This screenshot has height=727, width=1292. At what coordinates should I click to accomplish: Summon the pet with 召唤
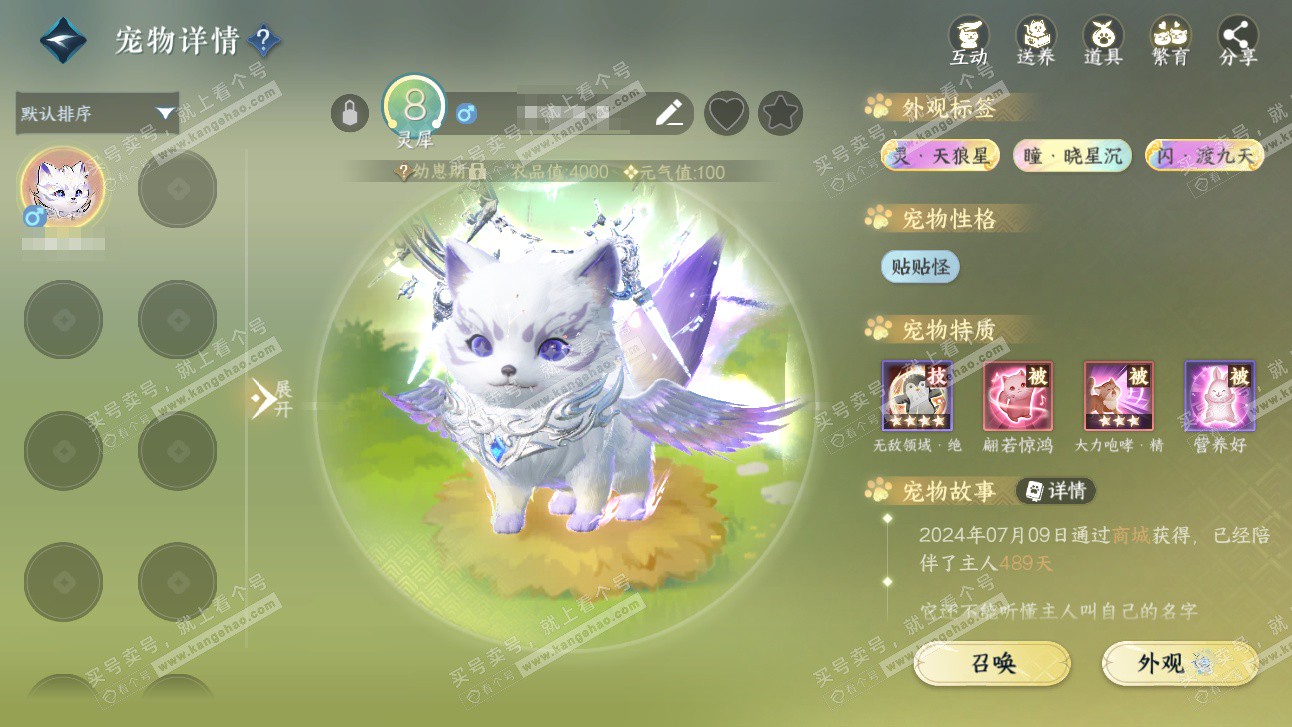coord(992,663)
